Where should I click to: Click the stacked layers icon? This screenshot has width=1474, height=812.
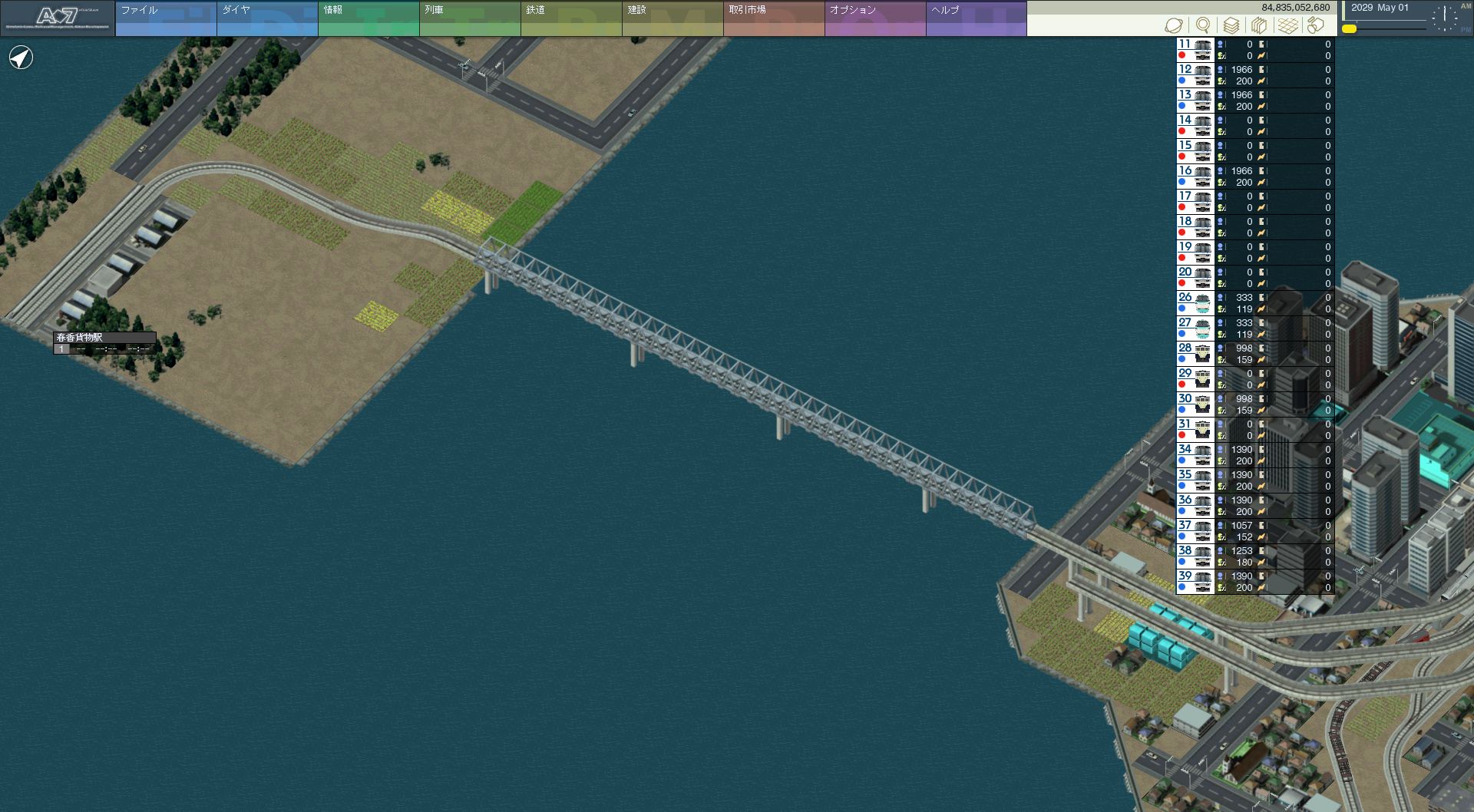(x=1231, y=25)
